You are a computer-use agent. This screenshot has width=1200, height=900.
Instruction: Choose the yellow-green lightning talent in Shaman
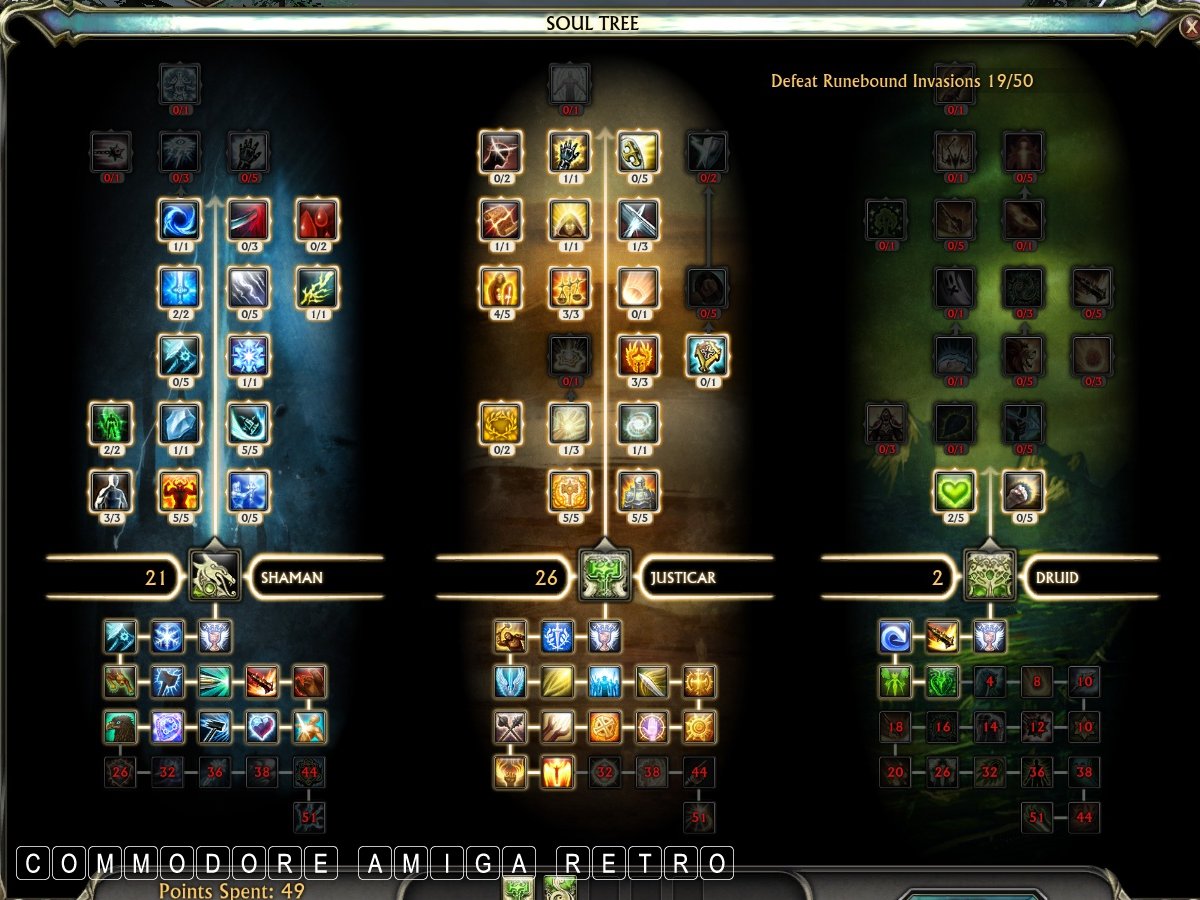coord(317,287)
